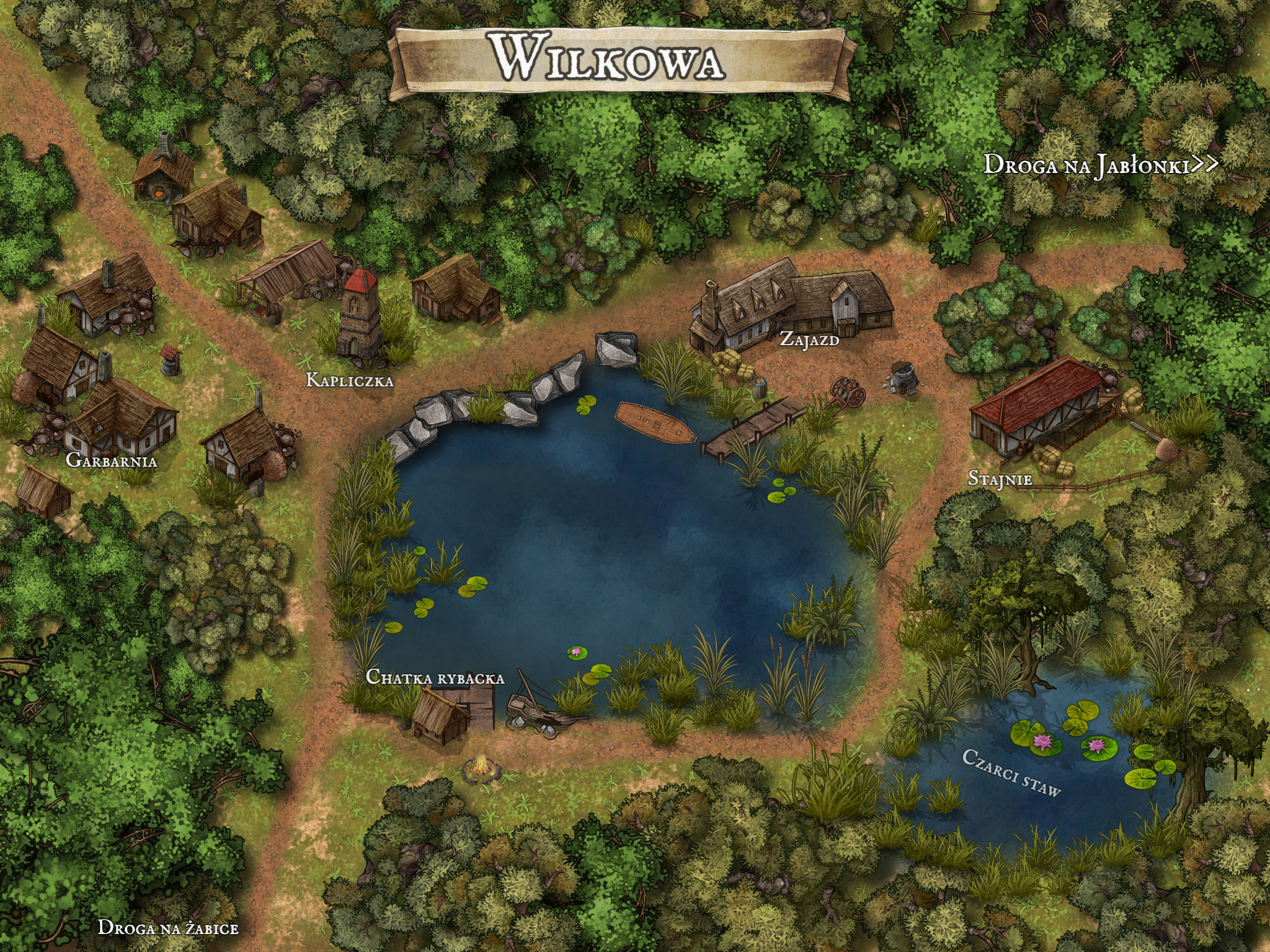Select the Zajazd location label

(x=809, y=339)
